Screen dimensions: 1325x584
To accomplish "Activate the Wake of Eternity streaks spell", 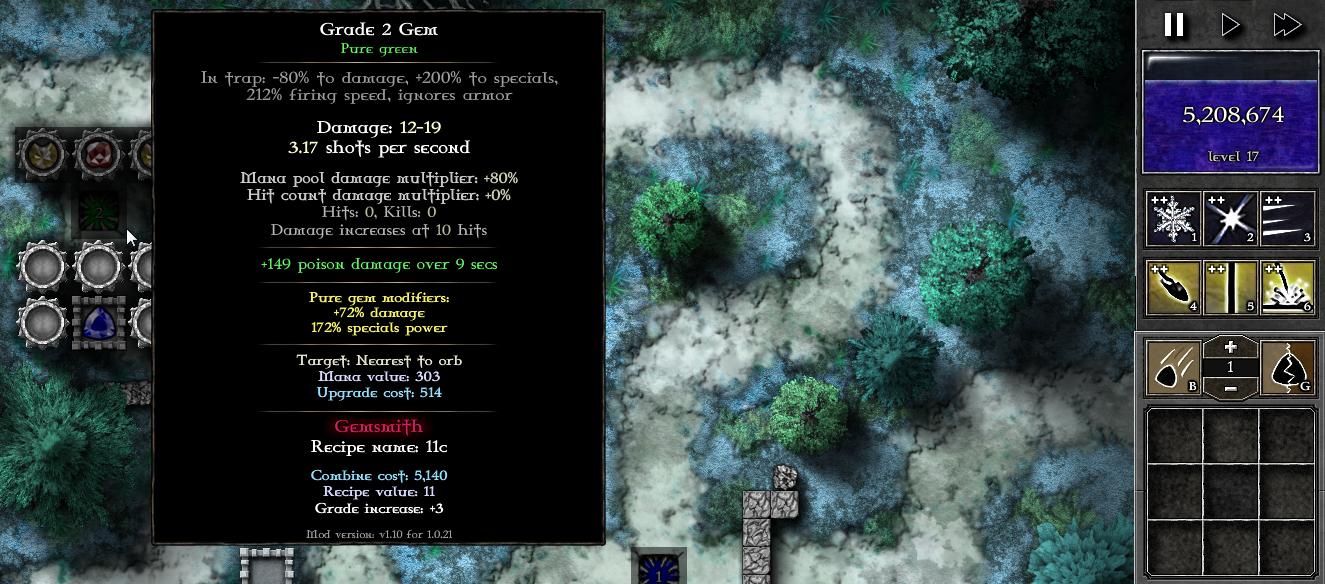I will (1287, 218).
